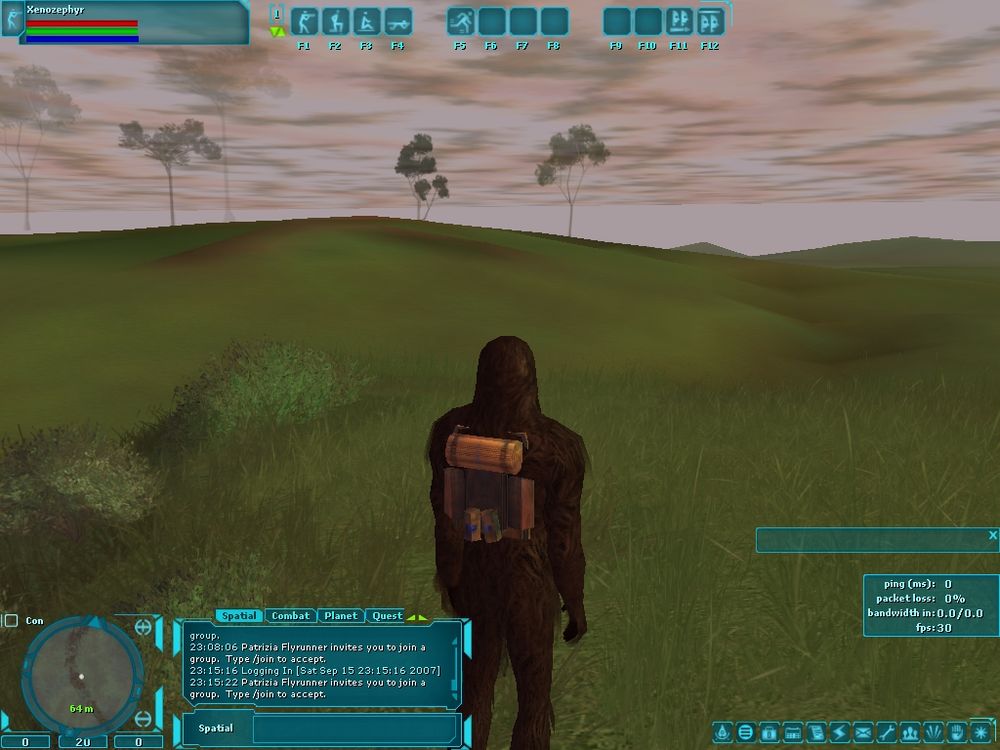Viewport: 1000px width, 750px height.
Task: Open the datapad calendar icon
Action: point(792,732)
